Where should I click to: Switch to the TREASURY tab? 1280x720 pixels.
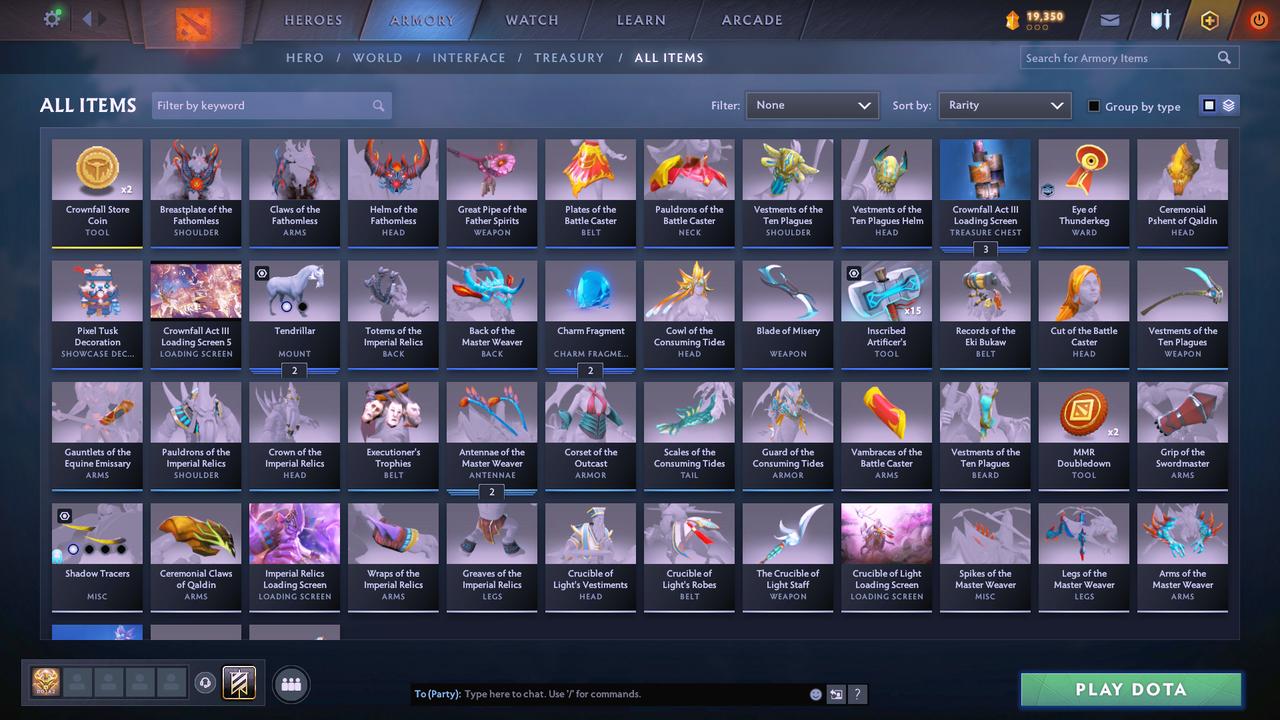click(569, 57)
